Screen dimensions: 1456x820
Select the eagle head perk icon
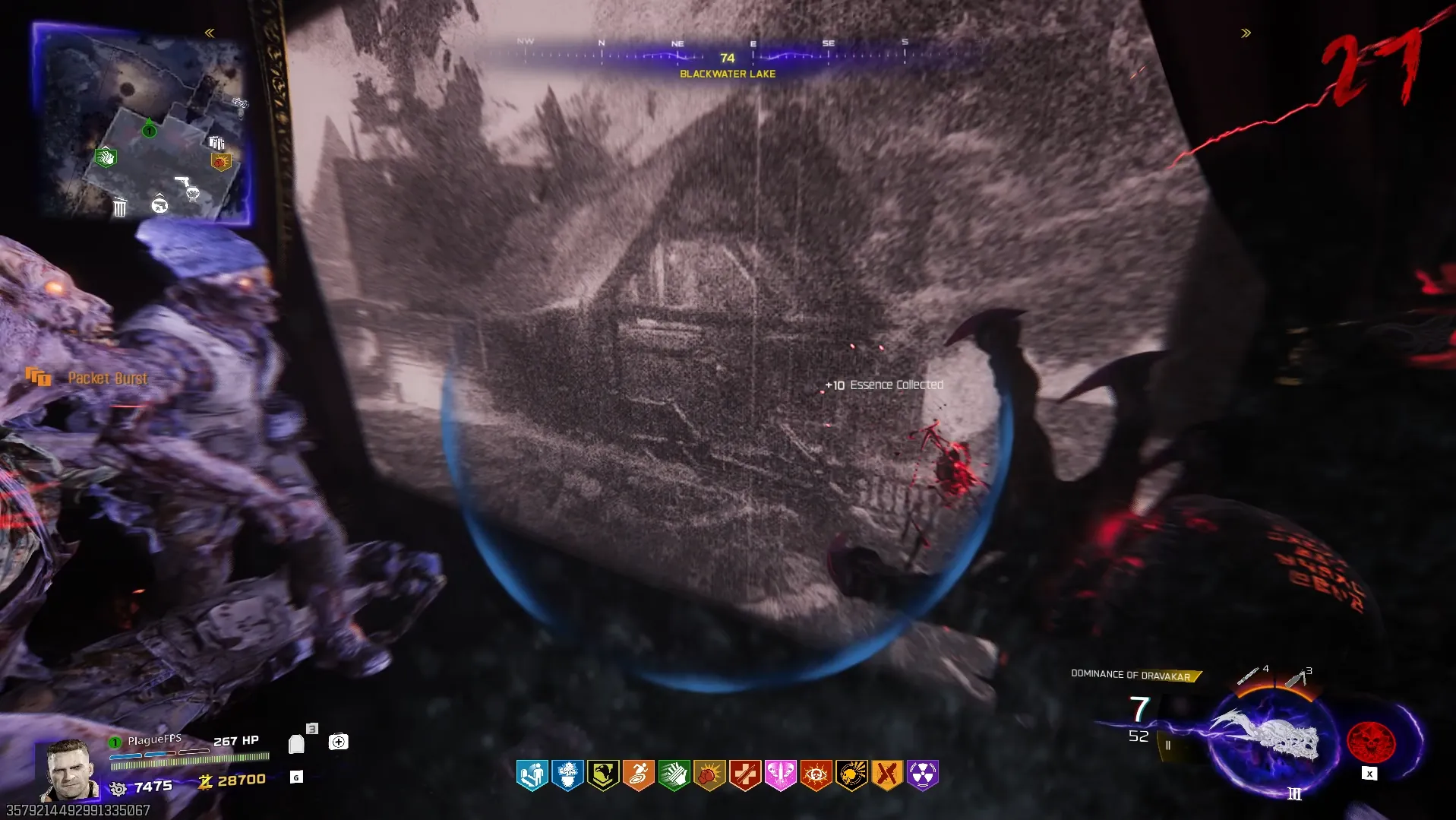point(603,775)
